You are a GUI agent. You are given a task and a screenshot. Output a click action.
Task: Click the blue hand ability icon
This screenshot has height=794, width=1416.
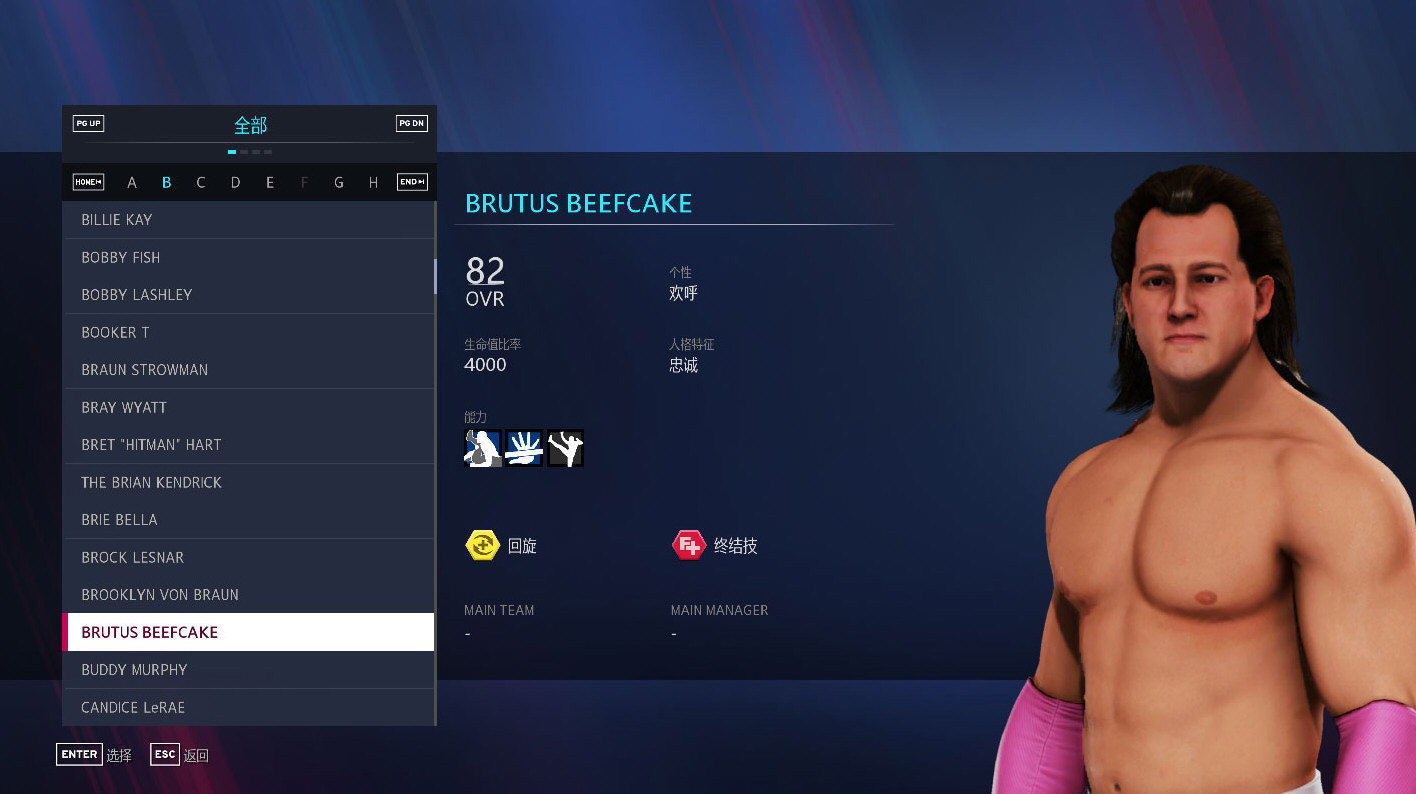pos(524,447)
